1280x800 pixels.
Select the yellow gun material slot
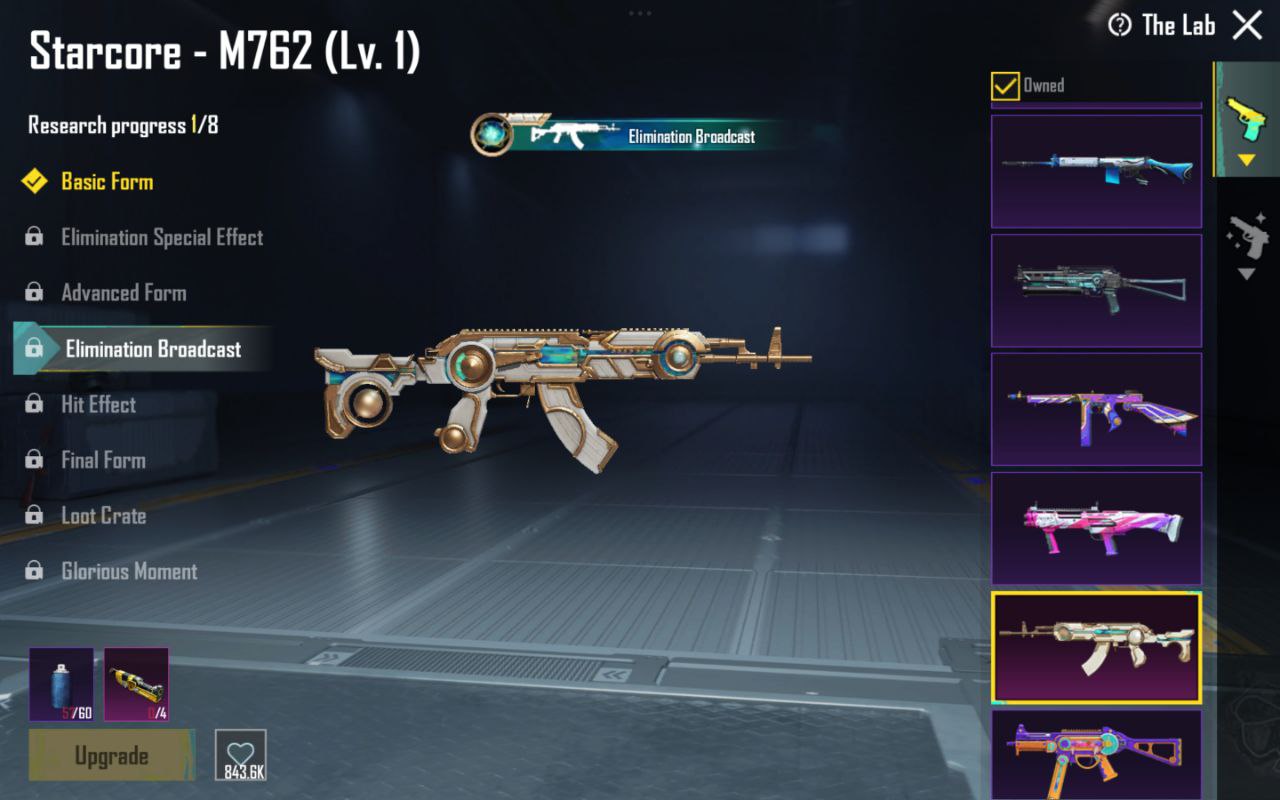[136, 684]
